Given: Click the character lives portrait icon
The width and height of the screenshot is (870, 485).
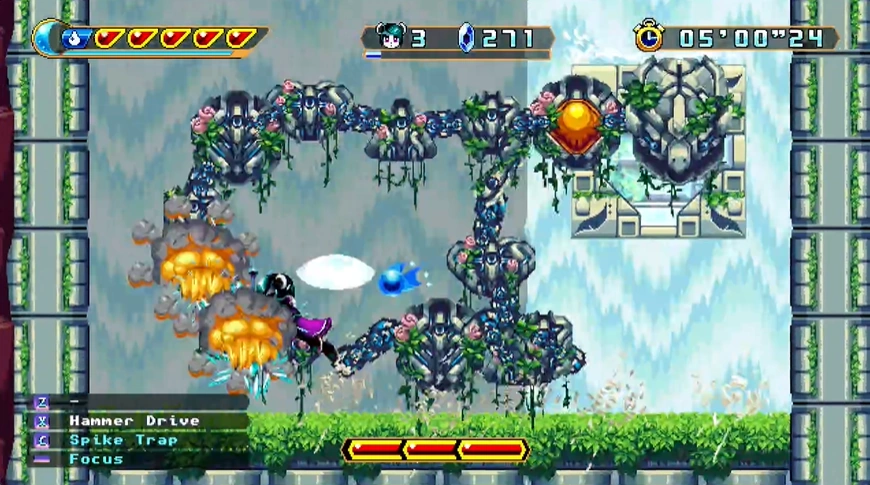Looking at the screenshot, I should point(390,38).
